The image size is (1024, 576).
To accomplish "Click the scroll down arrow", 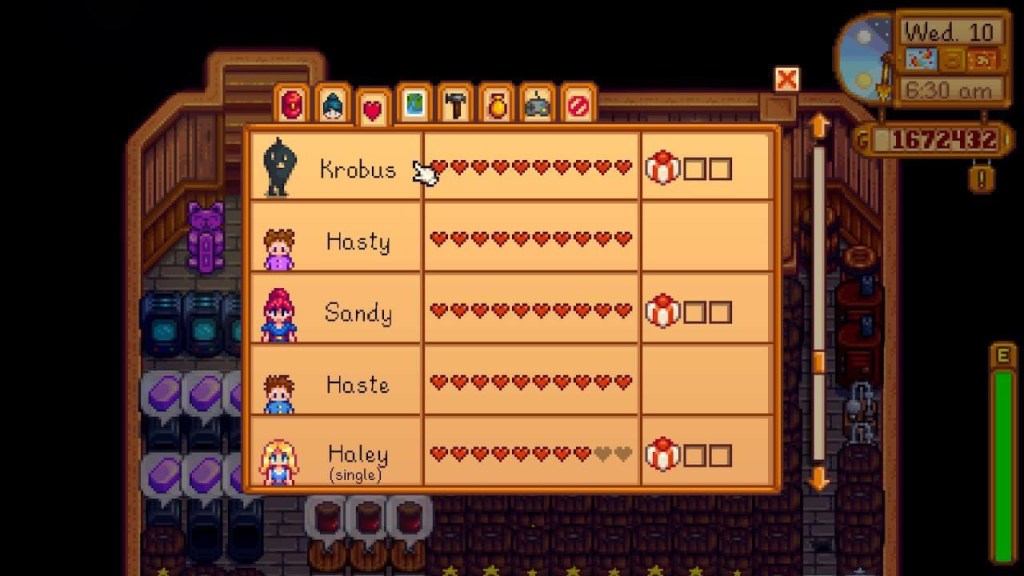I will pyautogui.click(x=819, y=478).
